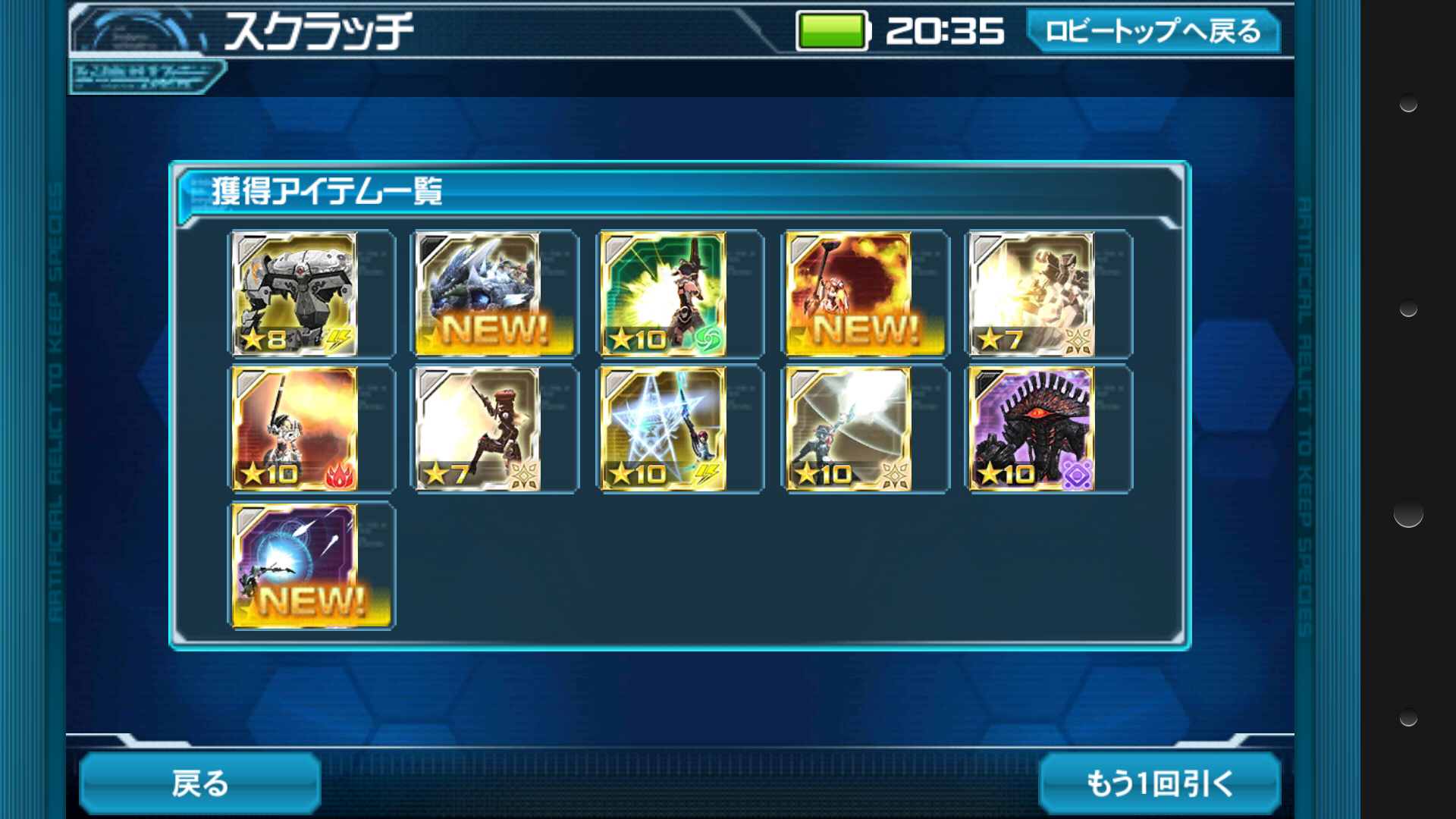Open the ★10 light staff wielder card
Viewport: 1456px width, 819px height.
click(849, 429)
